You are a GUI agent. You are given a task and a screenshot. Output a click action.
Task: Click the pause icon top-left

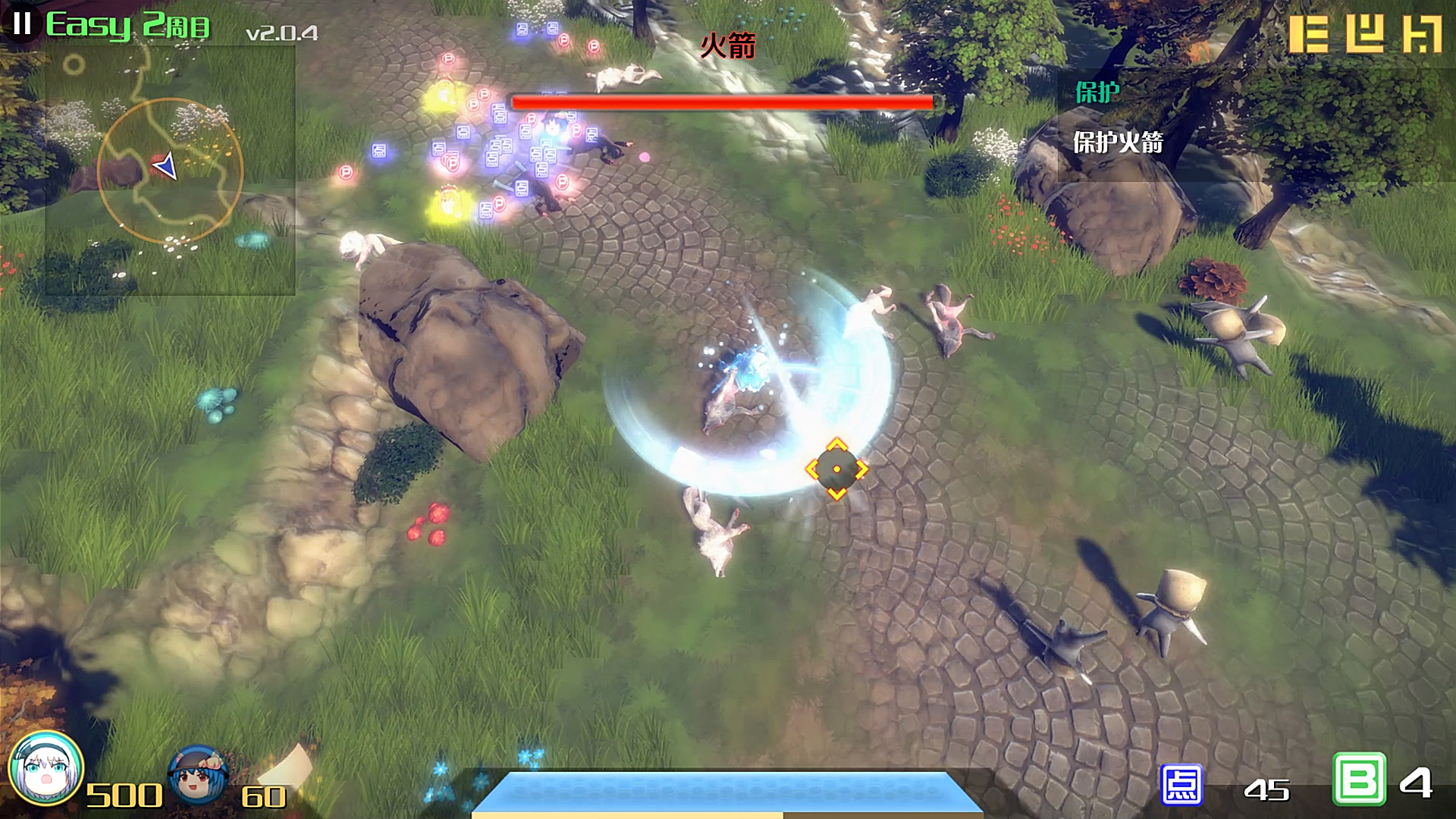22,25
